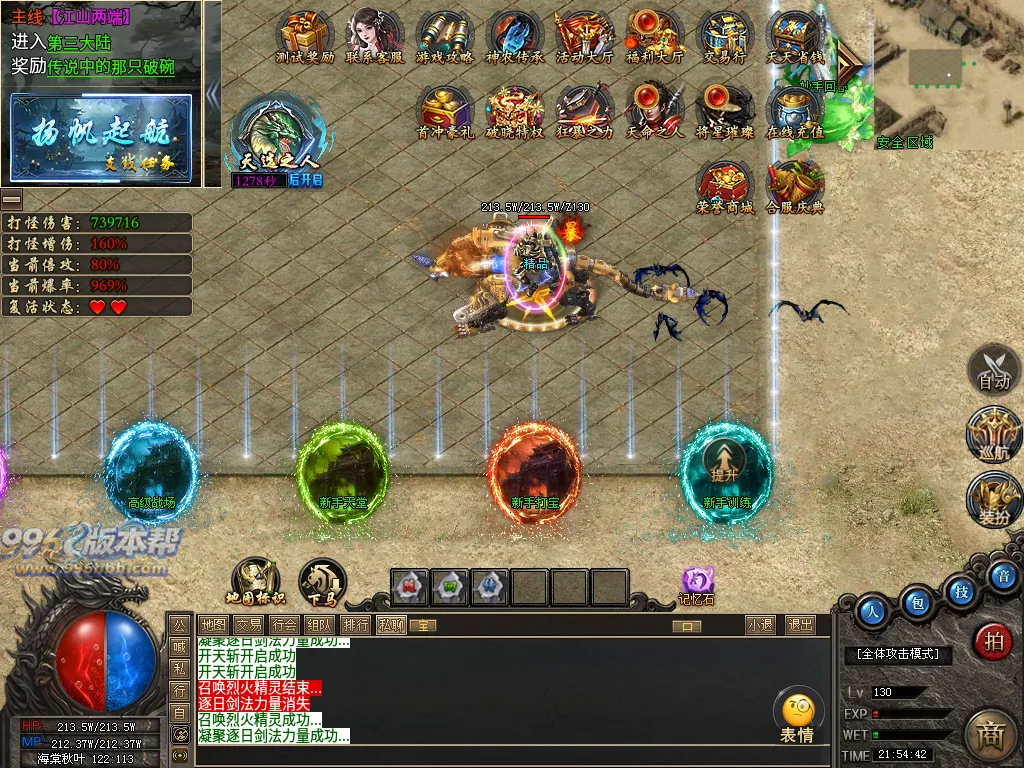Image resolution: width=1024 pixels, height=768 pixels.
Task: Claim the 首冲豪礼 first-recharge gift
Action: coord(444,108)
